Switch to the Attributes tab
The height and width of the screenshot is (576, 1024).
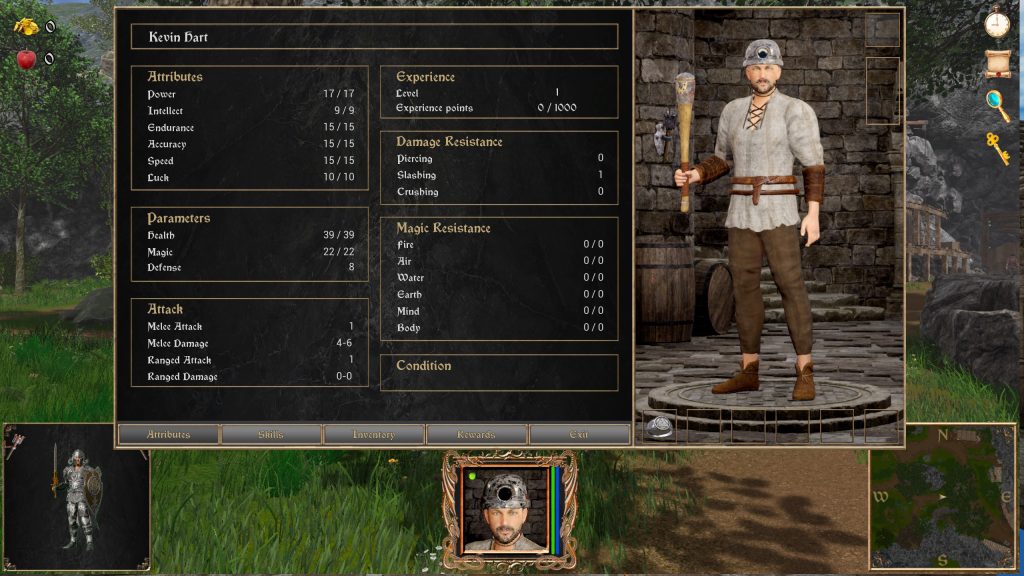pyautogui.click(x=168, y=434)
